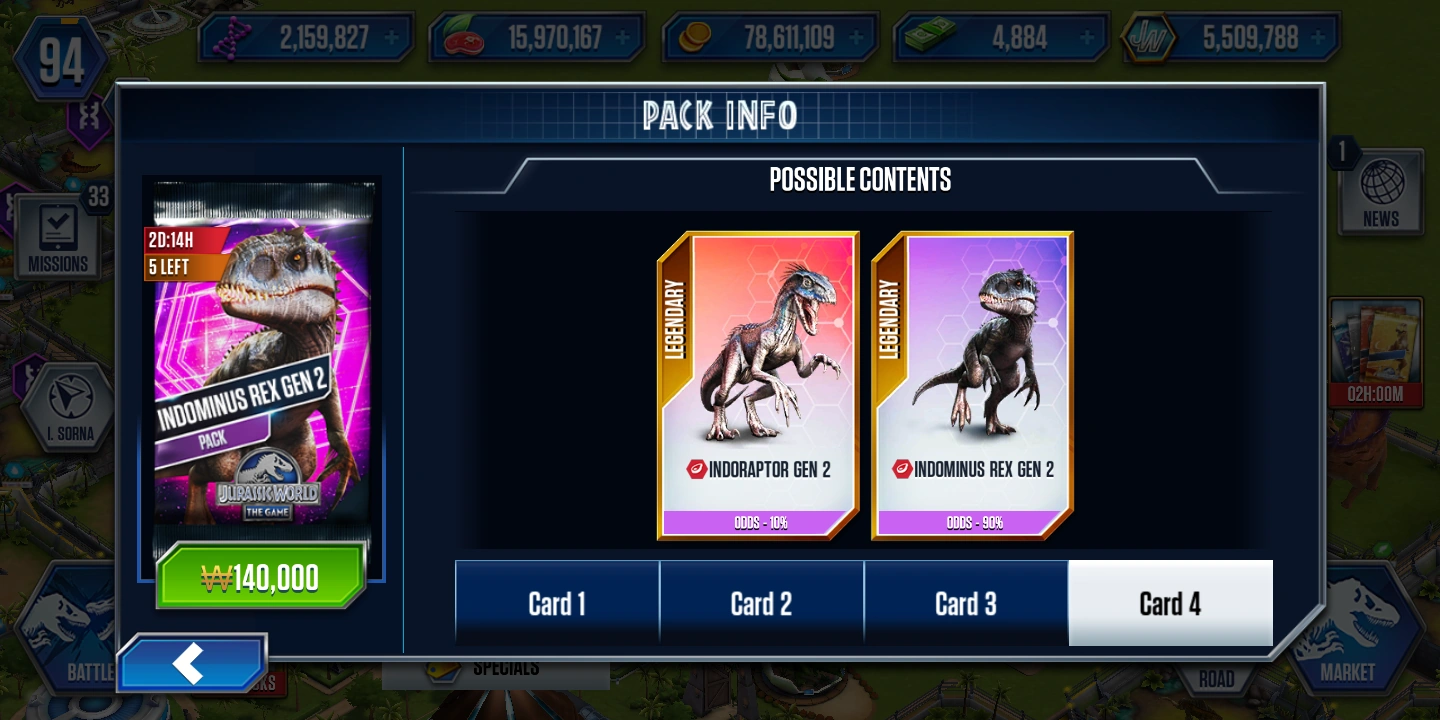Select the Card 3 tab
Image resolution: width=1440 pixels, height=720 pixels.
click(x=966, y=603)
